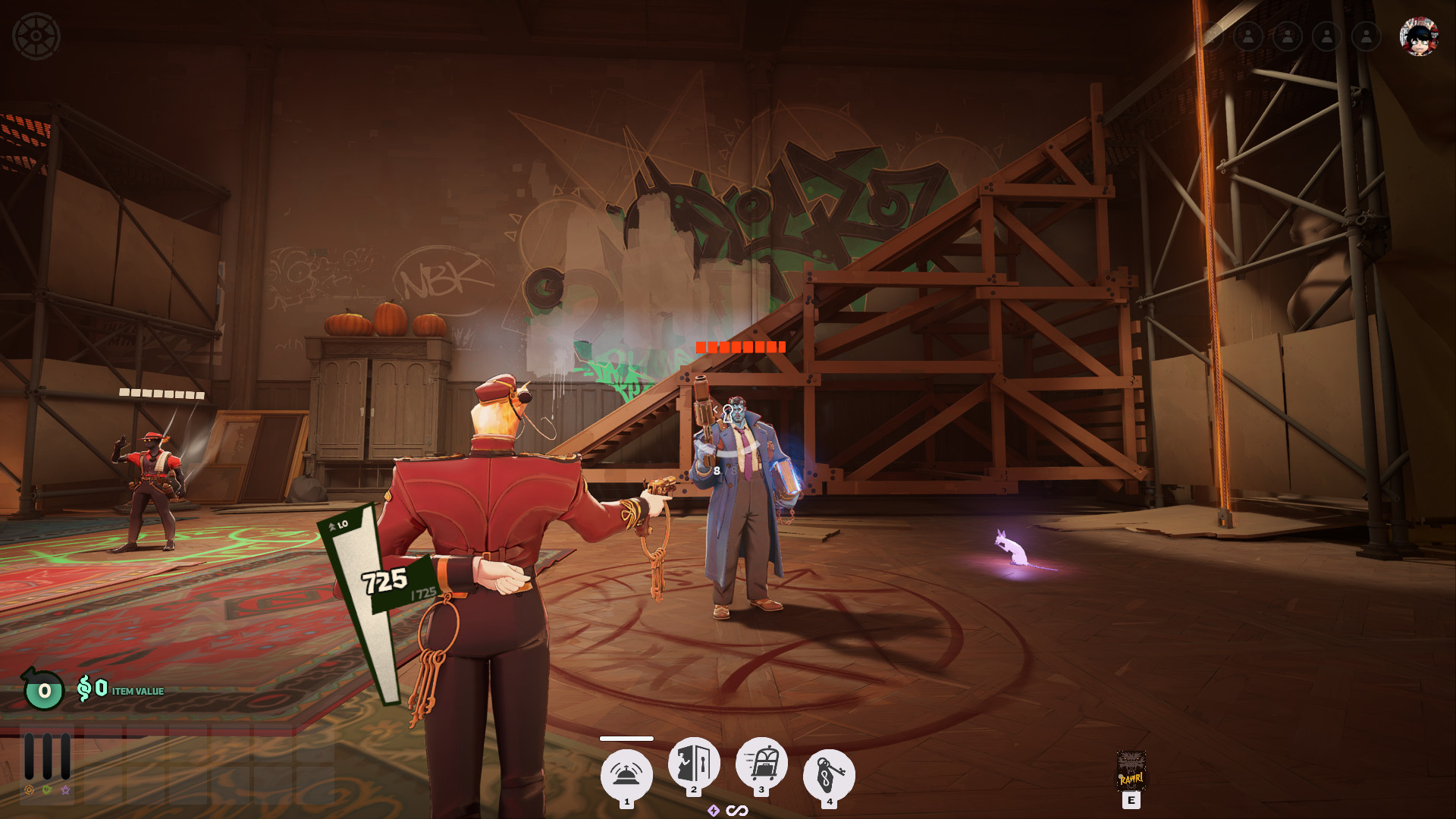This screenshot has width=1456, height=819.
Task: Click the player avatar portrait
Action: point(1418,36)
